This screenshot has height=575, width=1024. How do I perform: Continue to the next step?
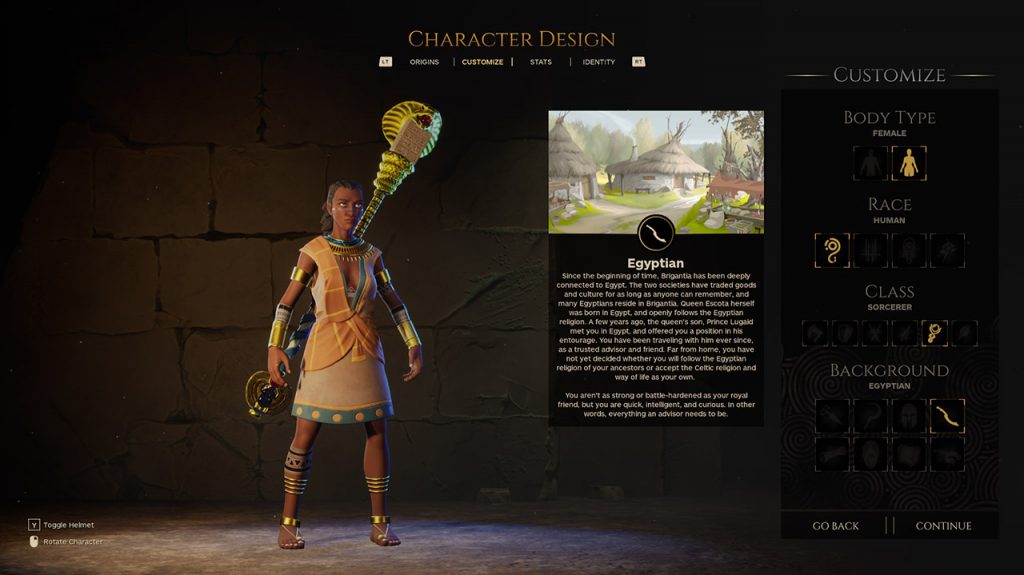[943, 526]
